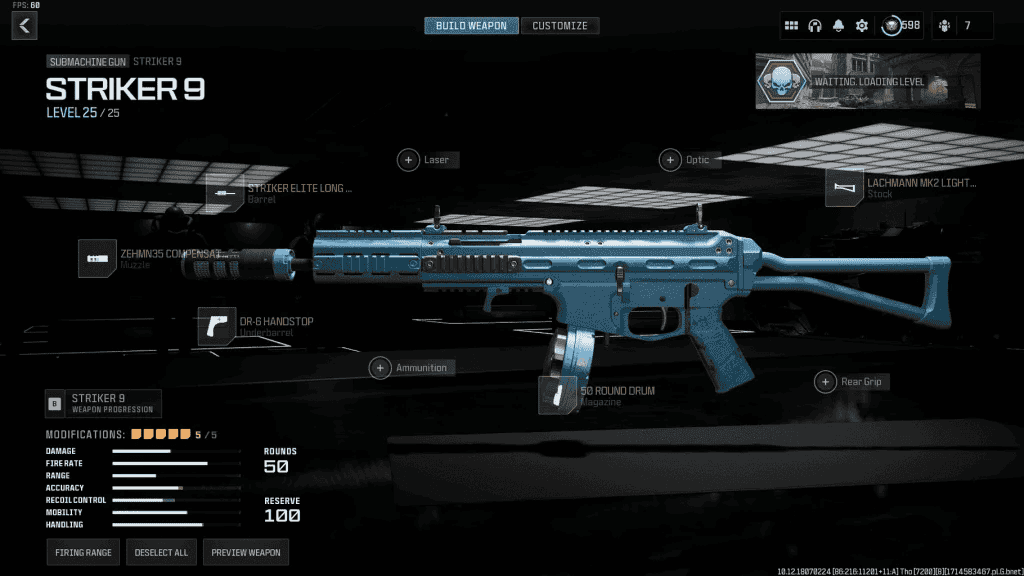Open the settings gear icon
The image size is (1024, 576).
pos(862,25)
